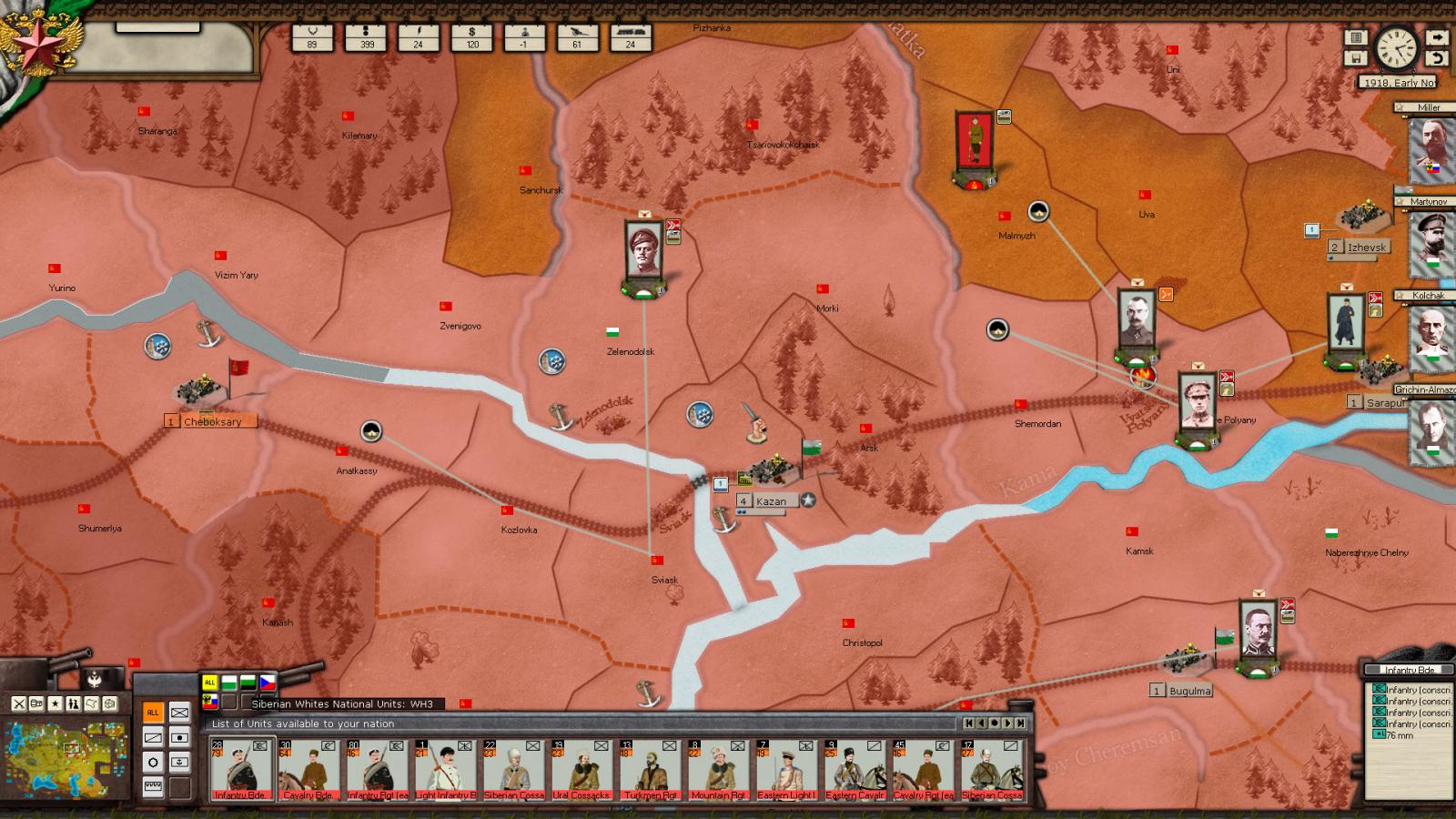The width and height of the screenshot is (1456, 819).
Task: Open the ledger list icon beside clock
Action: click(x=1356, y=38)
